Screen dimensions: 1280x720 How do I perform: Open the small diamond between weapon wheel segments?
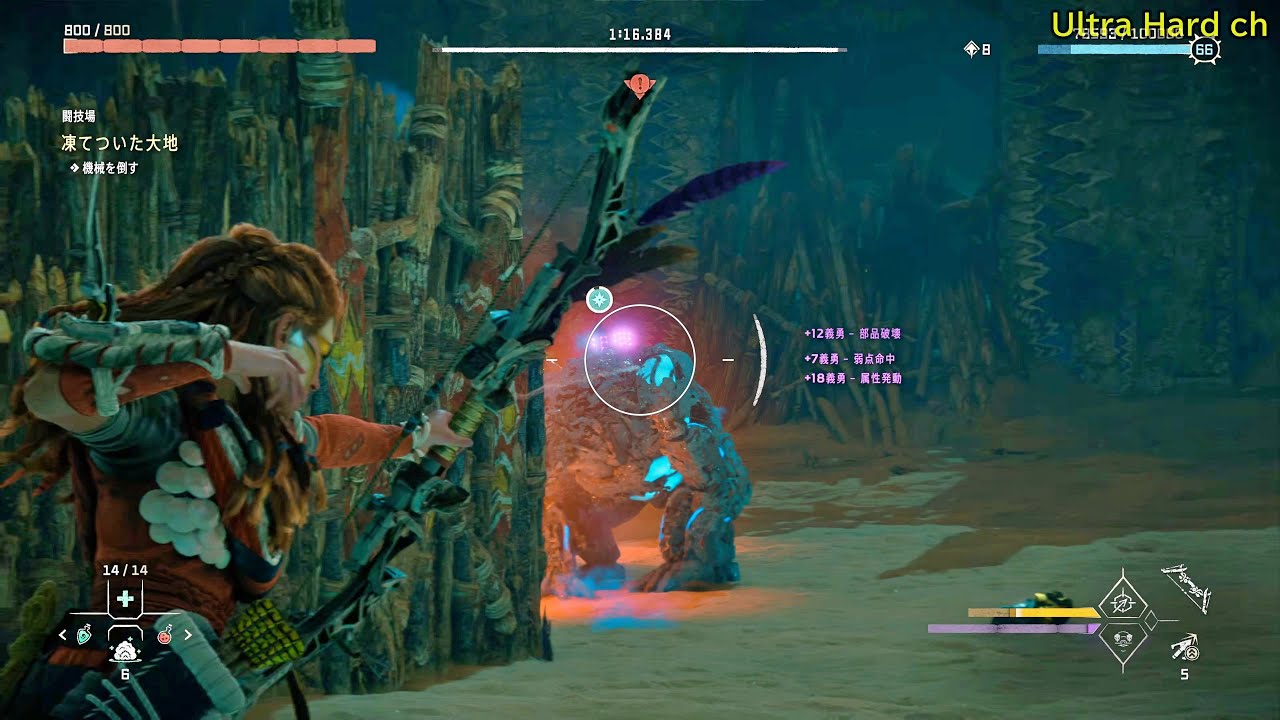[x=1151, y=620]
